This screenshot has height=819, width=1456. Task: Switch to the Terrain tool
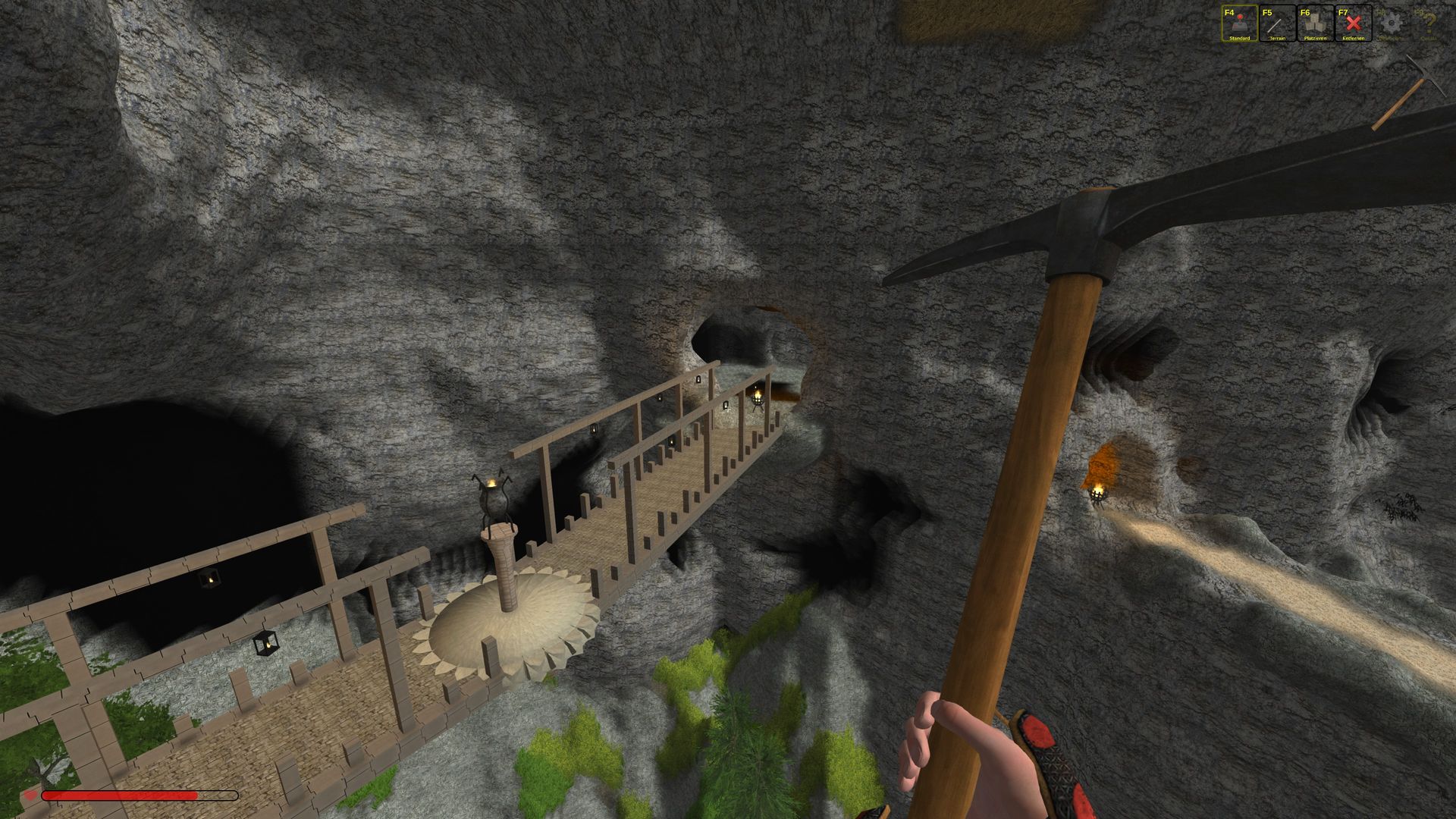pyautogui.click(x=1277, y=24)
